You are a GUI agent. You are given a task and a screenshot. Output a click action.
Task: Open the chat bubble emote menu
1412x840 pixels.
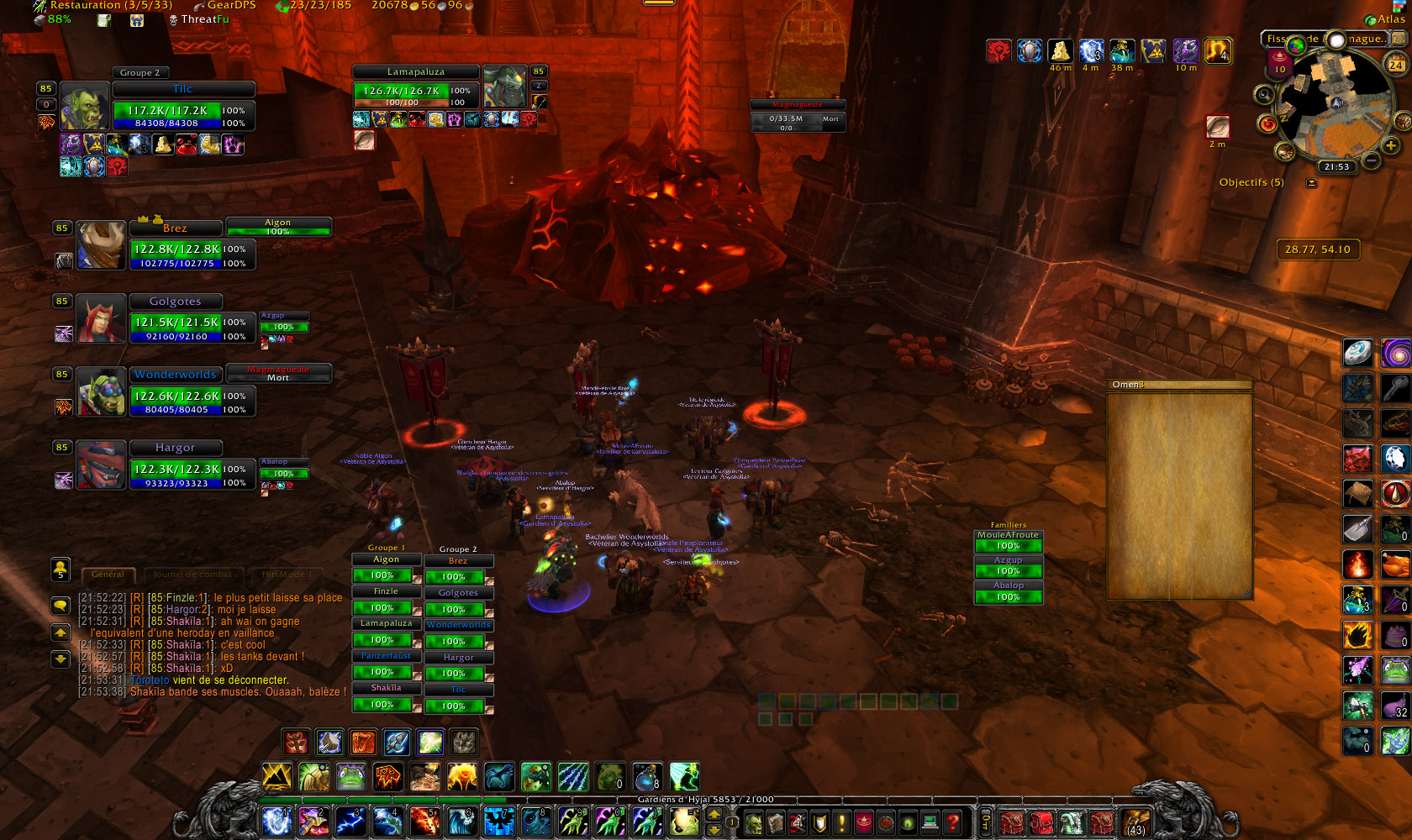point(61,606)
